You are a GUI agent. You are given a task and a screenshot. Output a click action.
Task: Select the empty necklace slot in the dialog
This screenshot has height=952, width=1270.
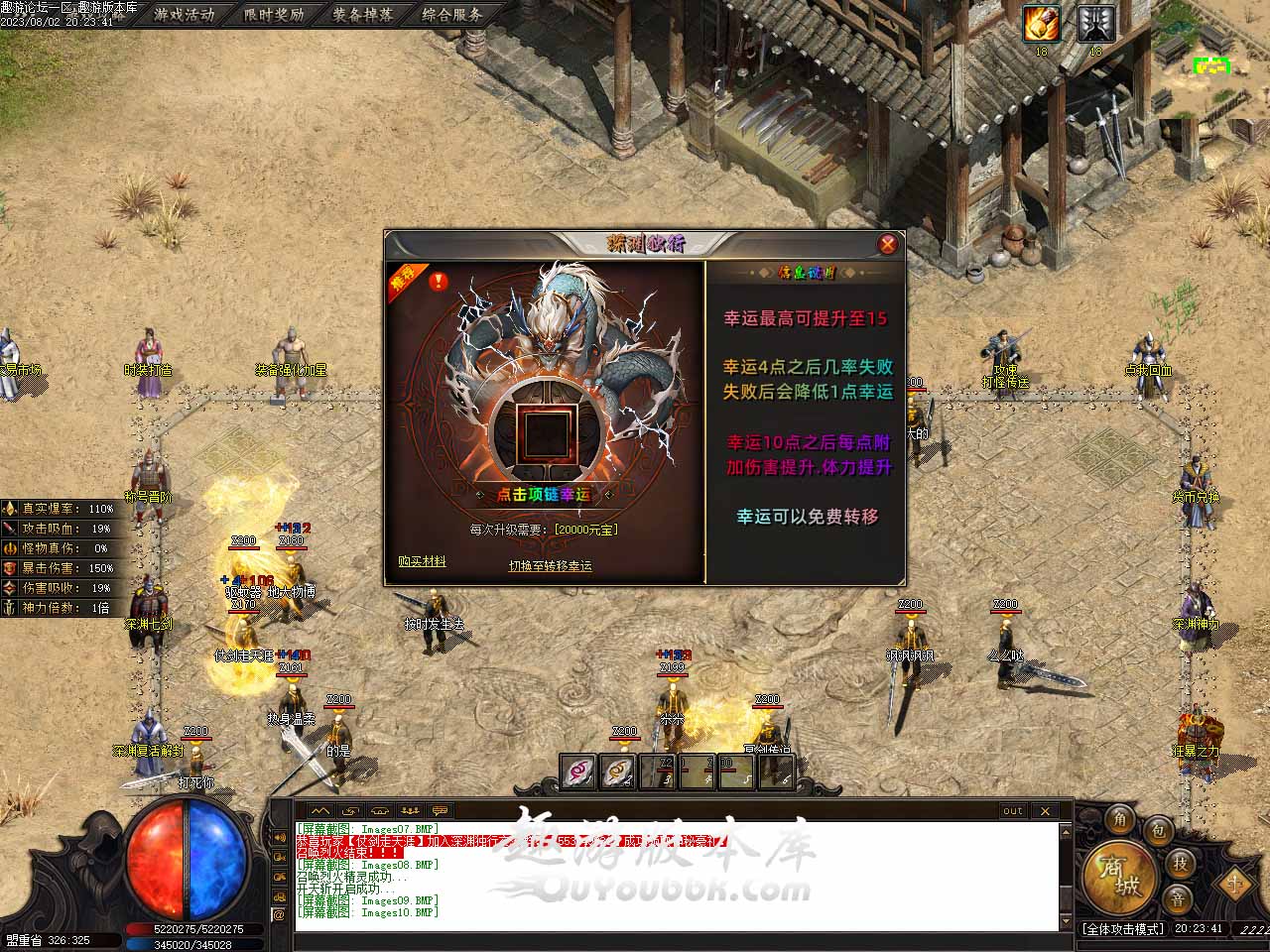(544, 433)
